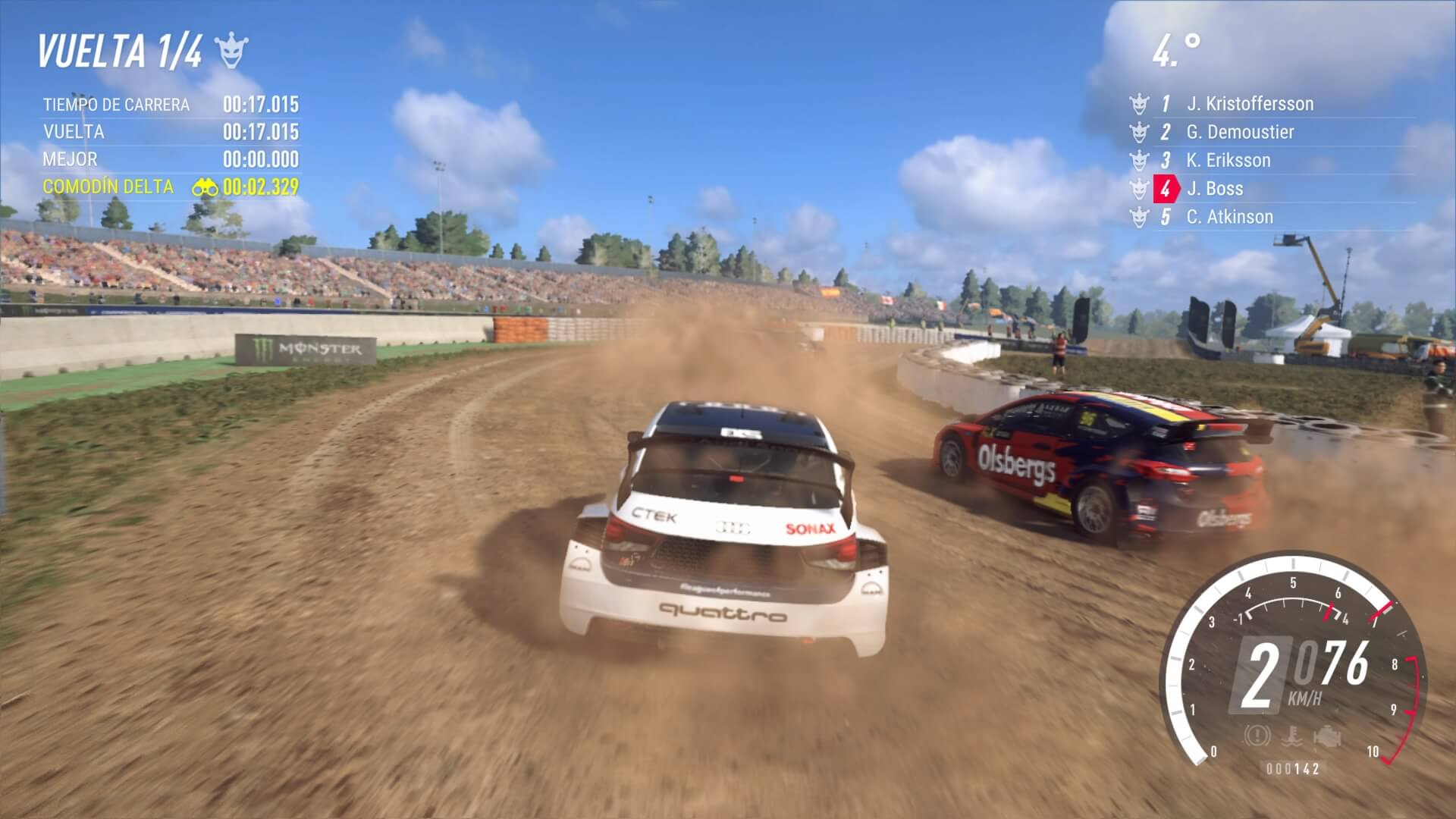Click the highlighted J. Boss standings row
This screenshot has width=1456, height=819.
point(1214,188)
